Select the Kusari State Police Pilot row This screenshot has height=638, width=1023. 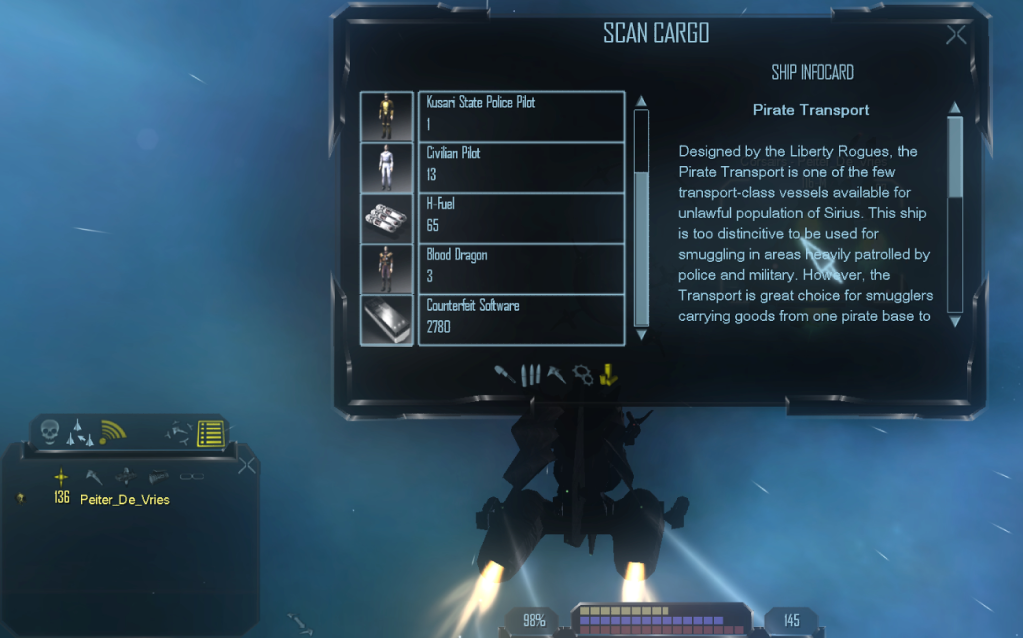click(521, 116)
